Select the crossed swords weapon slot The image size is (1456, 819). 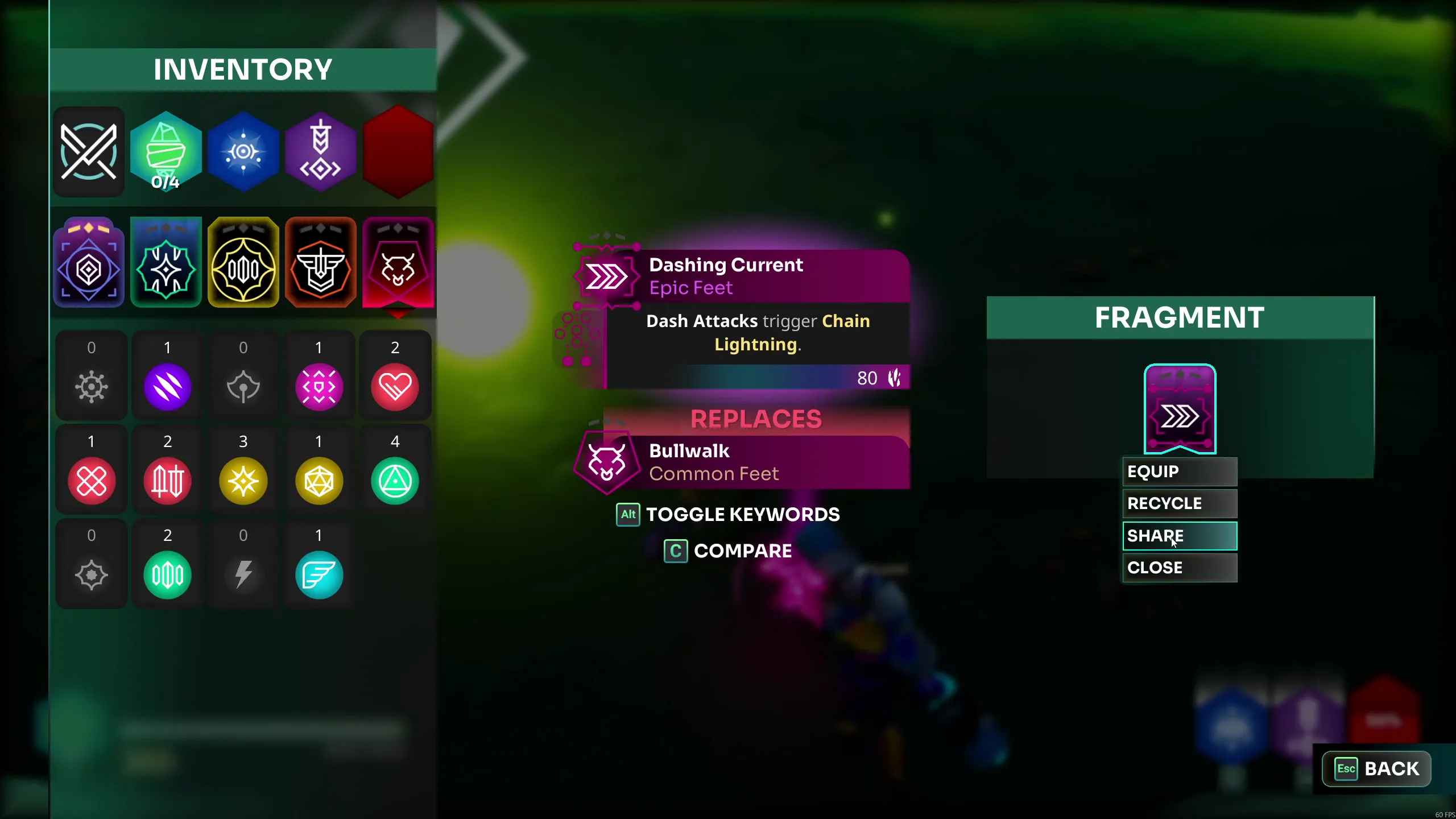(x=89, y=151)
